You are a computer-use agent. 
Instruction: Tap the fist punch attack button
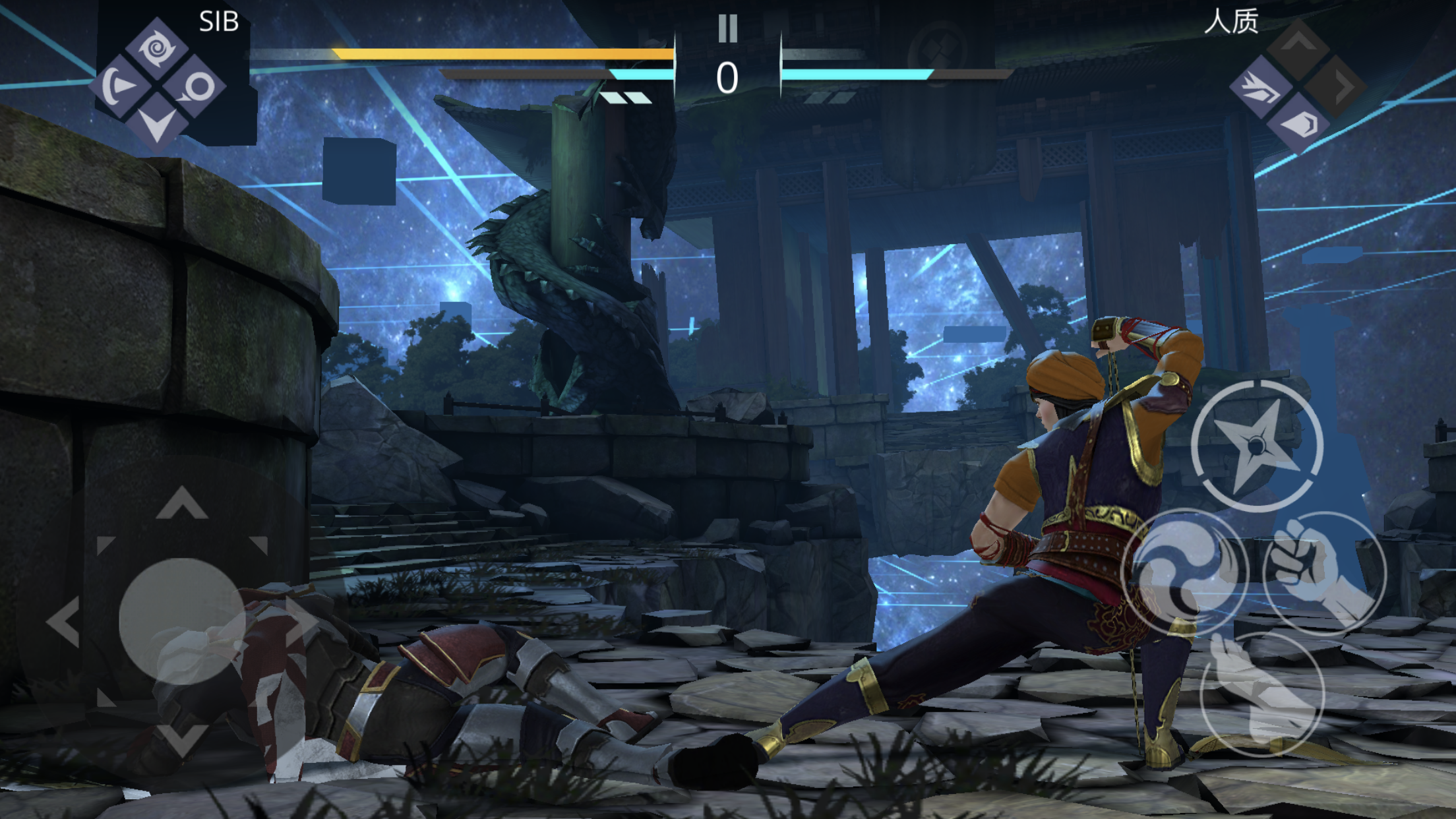point(1324,572)
